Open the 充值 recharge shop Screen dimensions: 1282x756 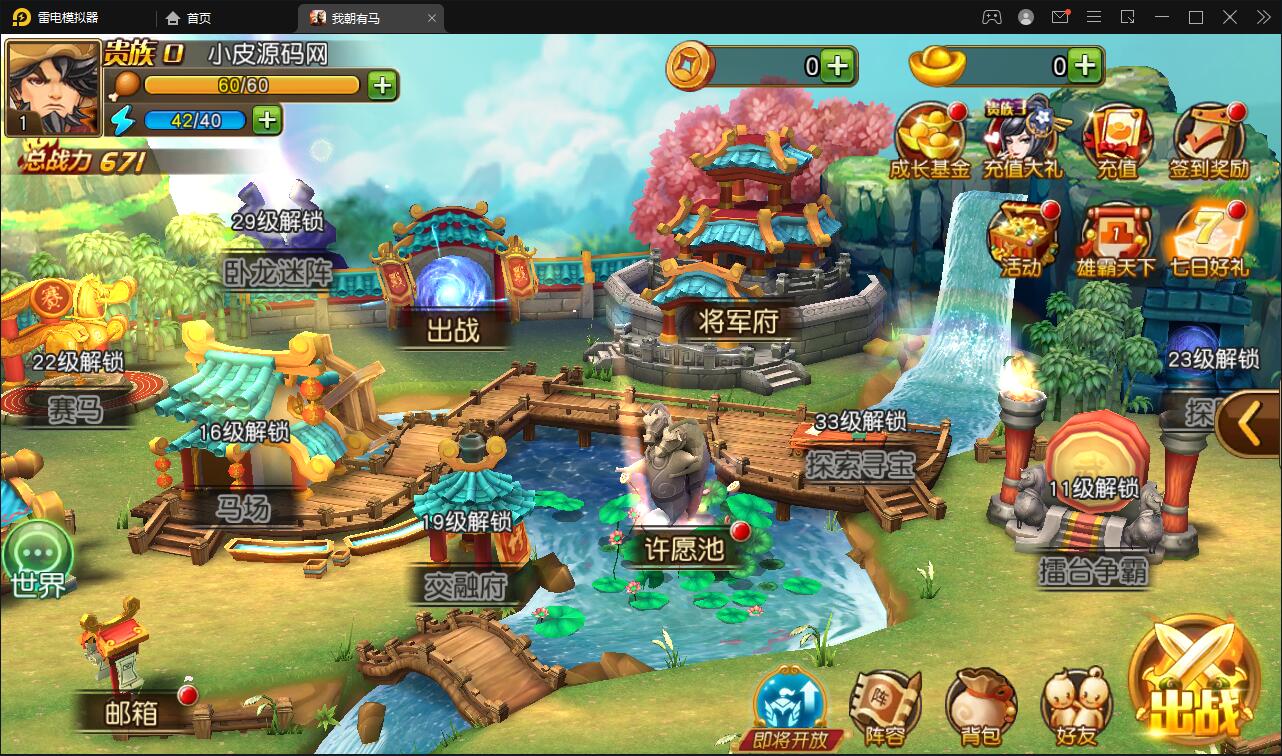pyautogui.click(x=1118, y=139)
